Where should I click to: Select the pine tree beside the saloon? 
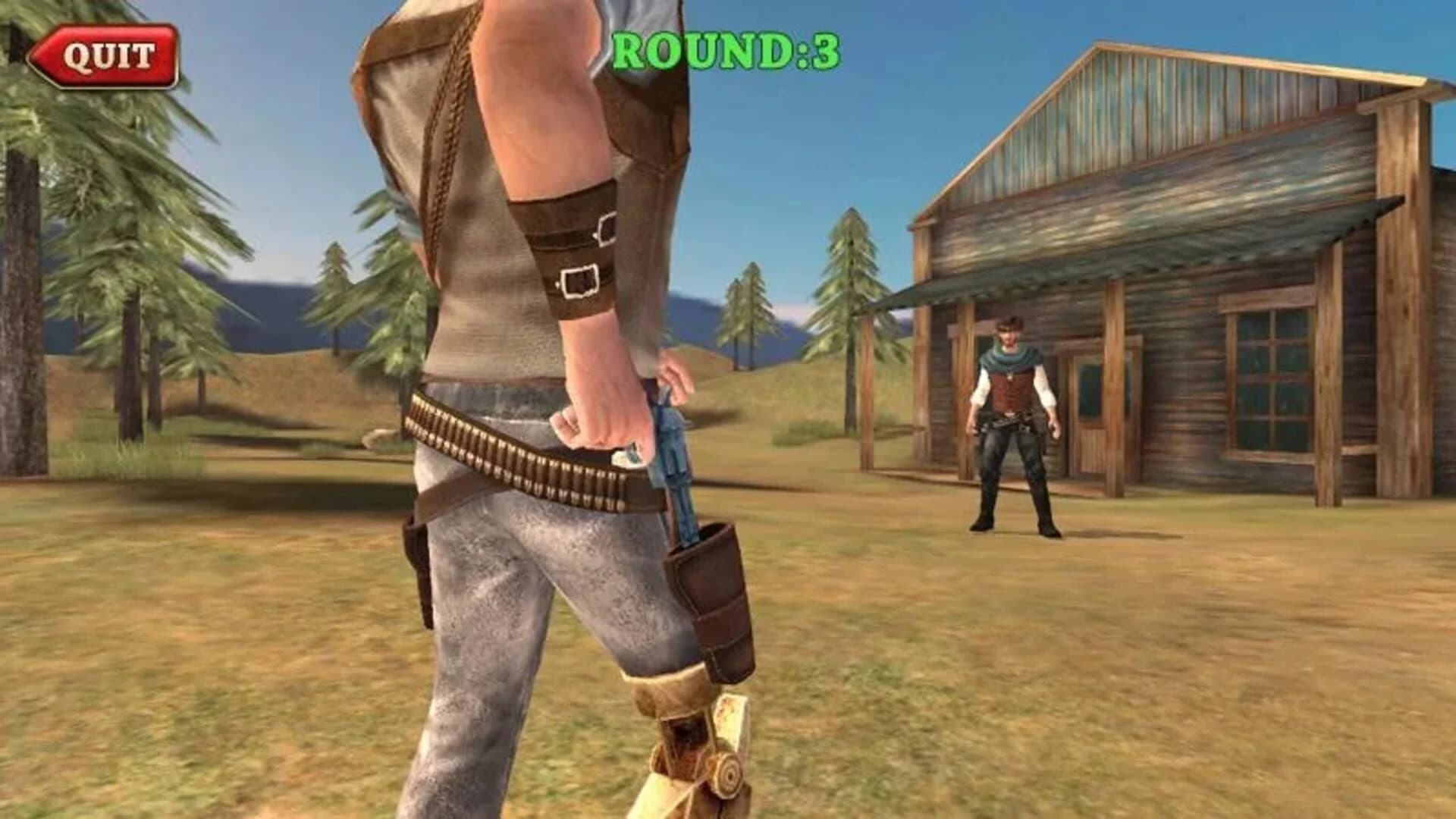tap(849, 288)
